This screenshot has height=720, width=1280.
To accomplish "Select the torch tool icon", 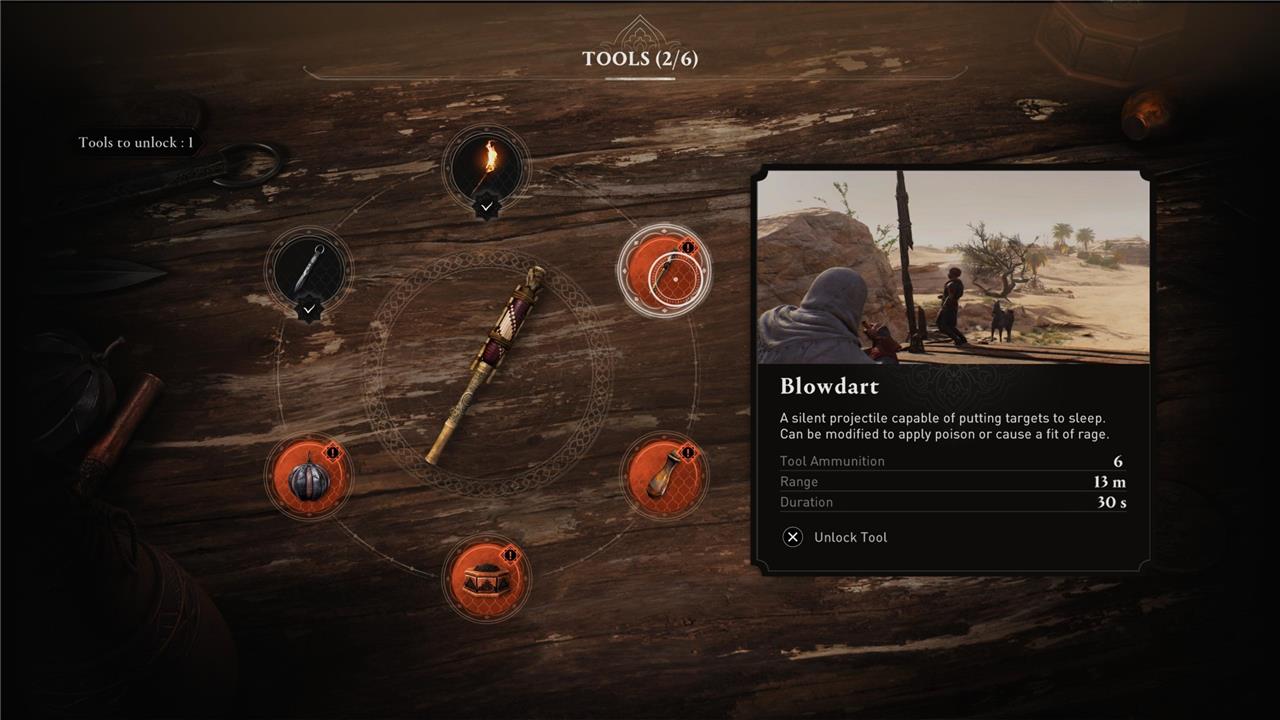I will point(486,168).
